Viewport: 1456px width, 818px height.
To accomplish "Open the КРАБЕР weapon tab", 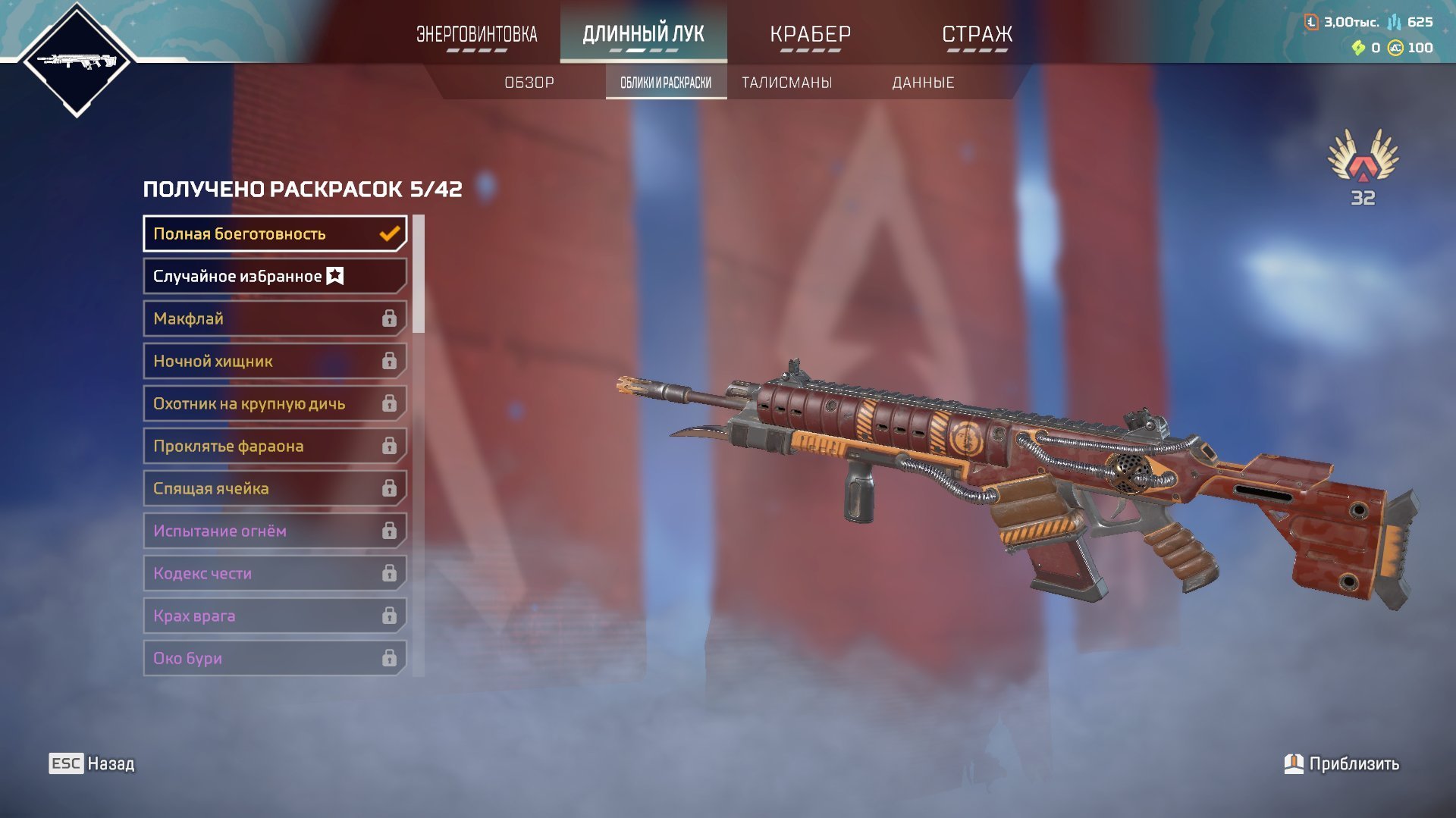I will (x=810, y=35).
